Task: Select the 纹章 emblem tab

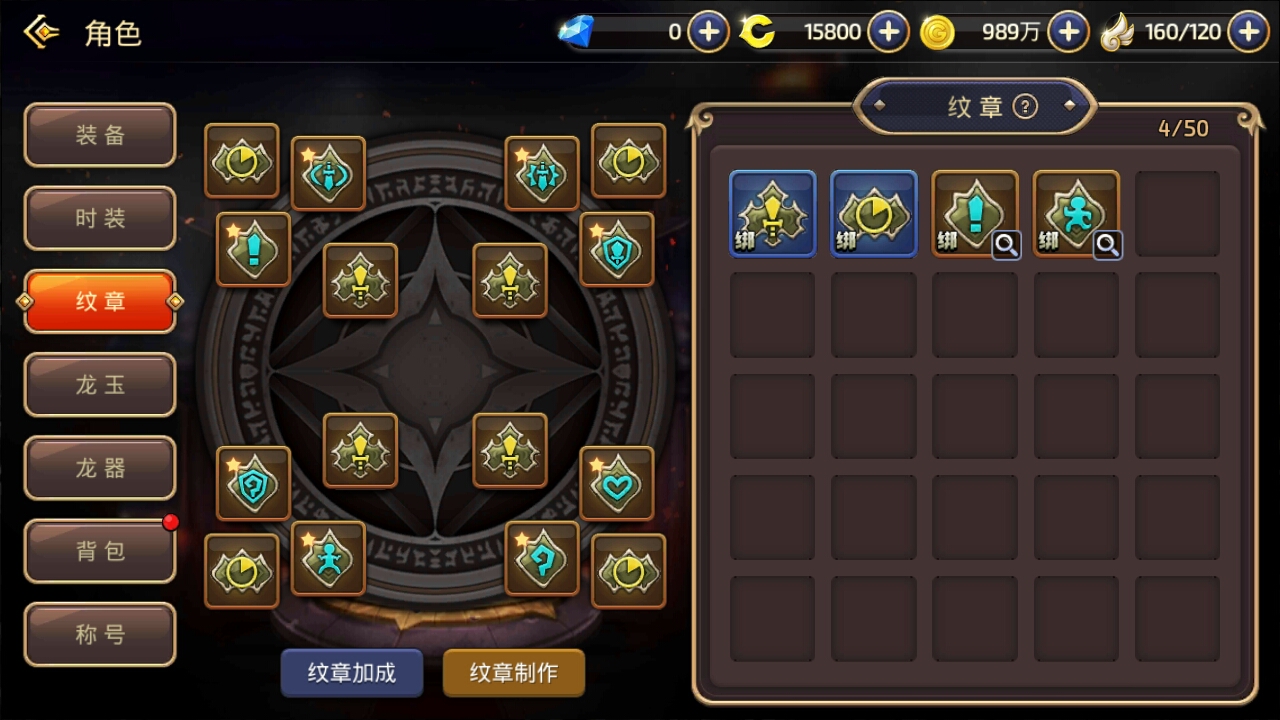Action: pyautogui.click(x=100, y=301)
